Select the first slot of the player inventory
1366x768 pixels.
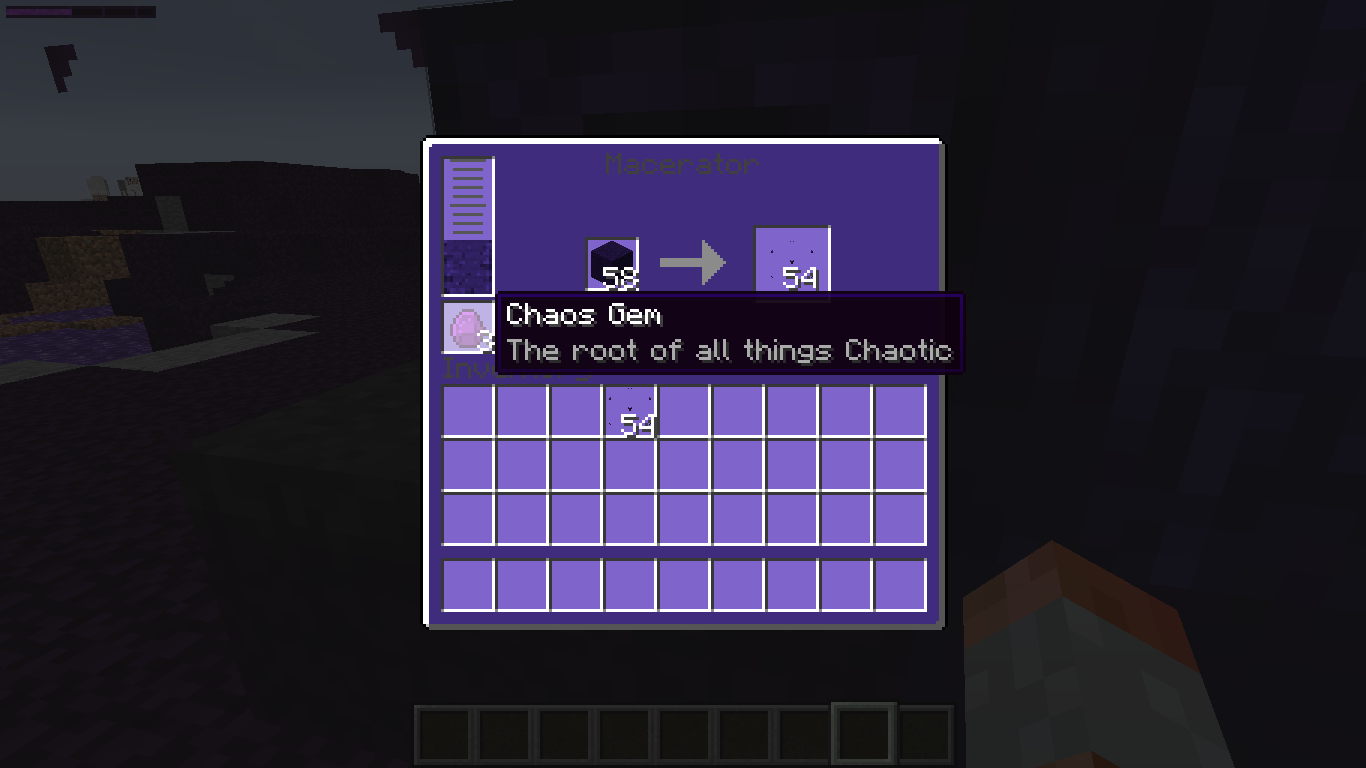(467, 412)
